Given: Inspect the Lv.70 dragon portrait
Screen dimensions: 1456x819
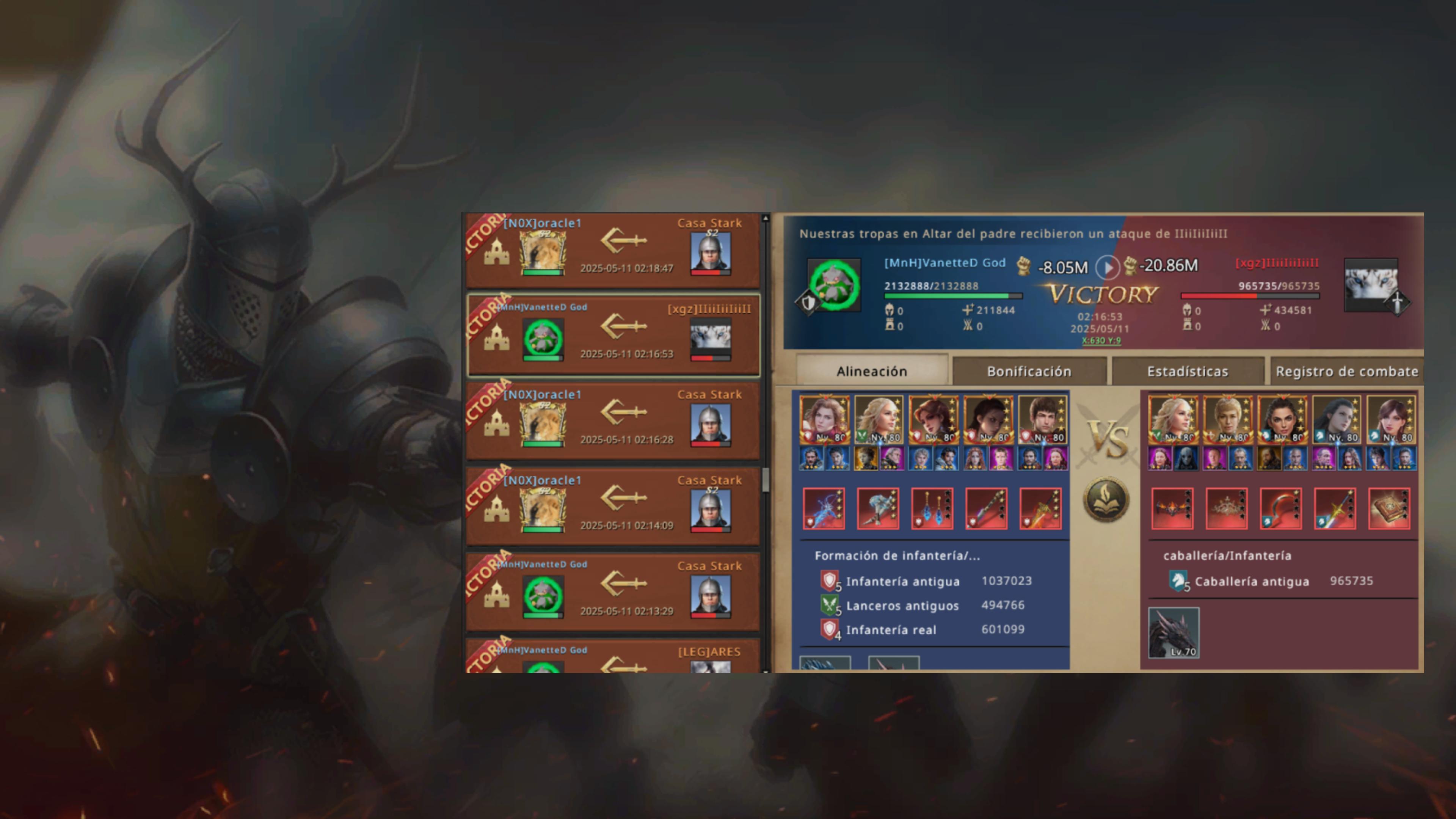Looking at the screenshot, I should pos(1174,632).
